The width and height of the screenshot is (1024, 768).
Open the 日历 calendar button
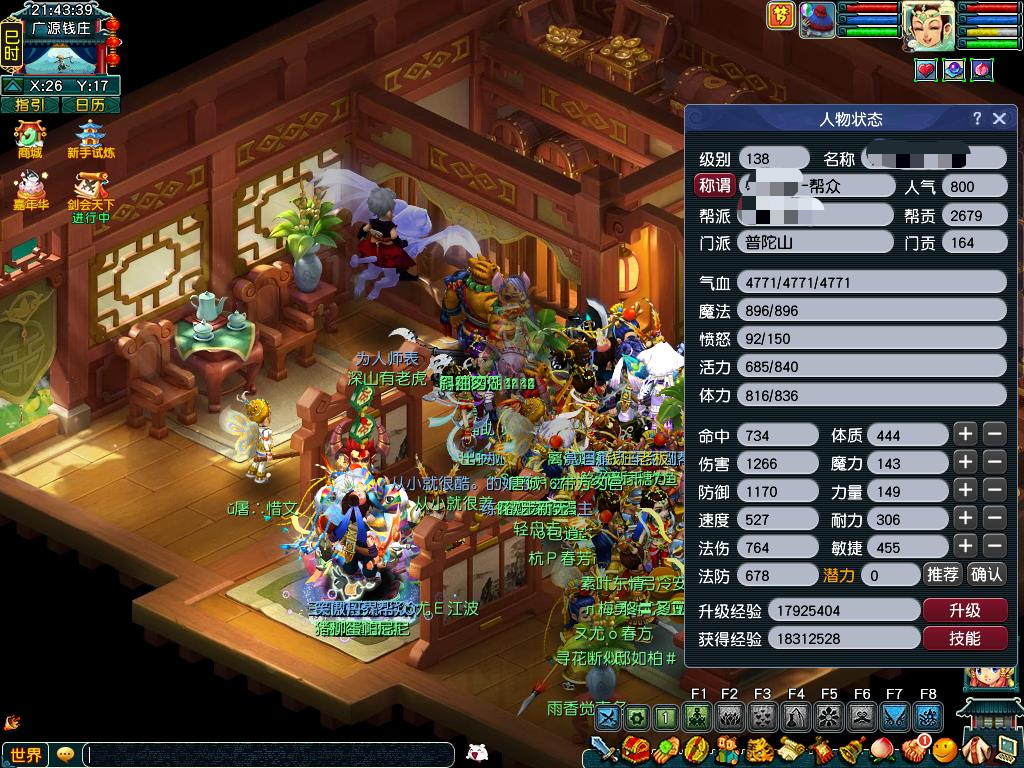tap(90, 104)
